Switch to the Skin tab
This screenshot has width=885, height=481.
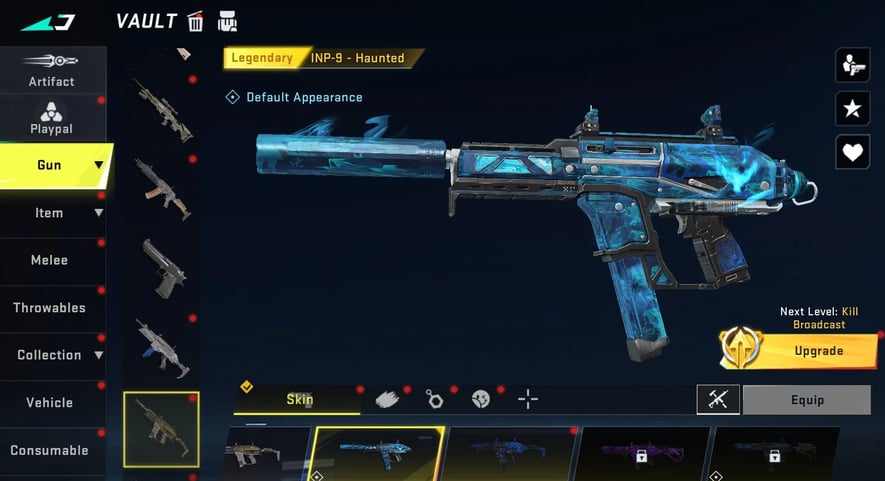tap(298, 400)
